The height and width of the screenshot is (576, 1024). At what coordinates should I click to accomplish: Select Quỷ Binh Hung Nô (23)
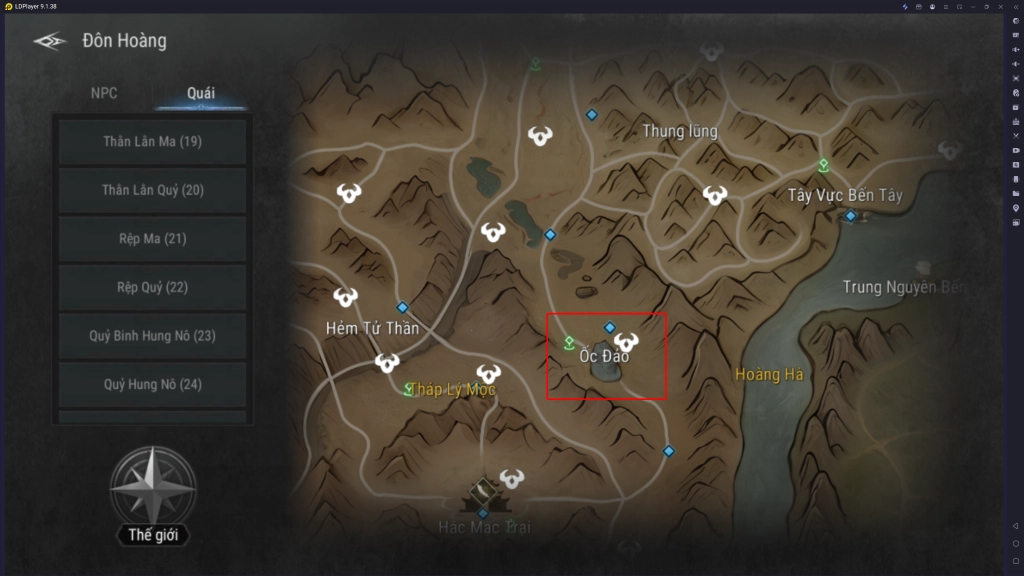click(152, 336)
